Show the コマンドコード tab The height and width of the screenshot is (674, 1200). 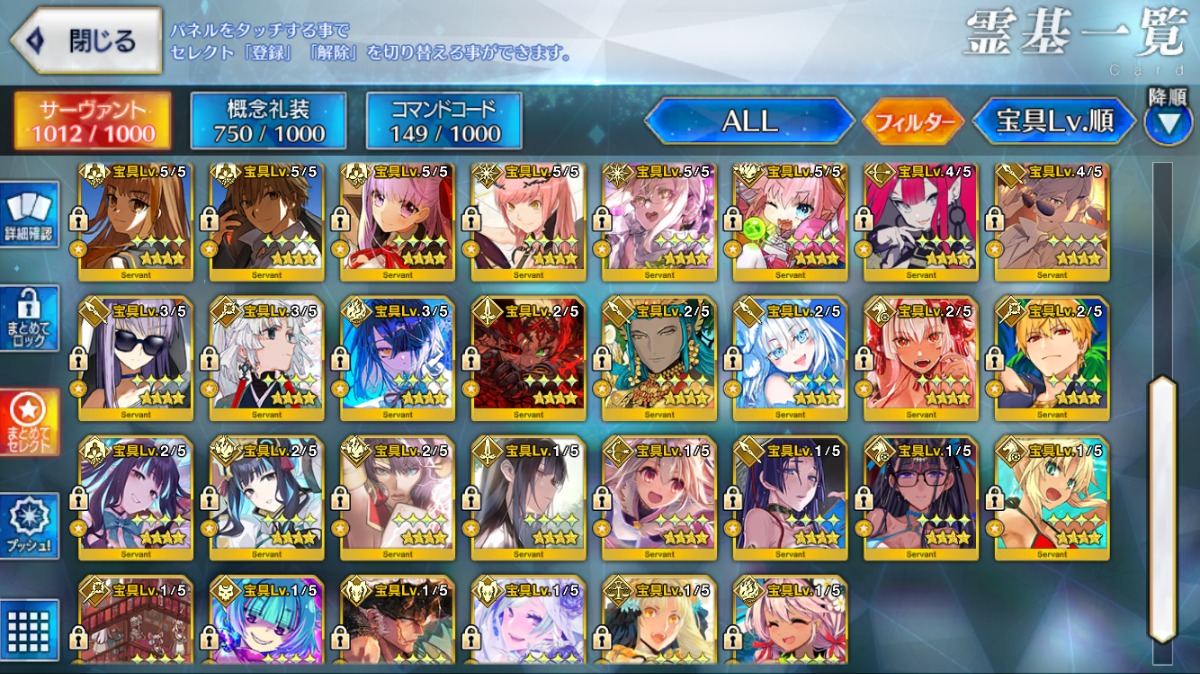(444, 122)
